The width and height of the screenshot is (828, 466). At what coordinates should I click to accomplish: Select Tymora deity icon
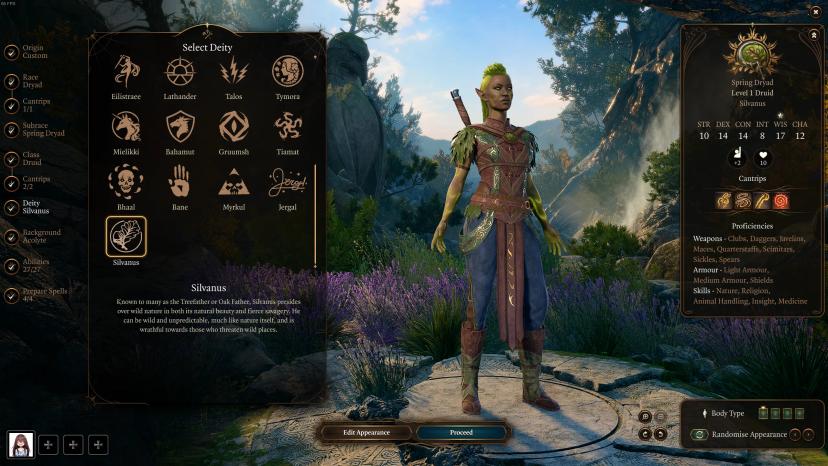288,71
